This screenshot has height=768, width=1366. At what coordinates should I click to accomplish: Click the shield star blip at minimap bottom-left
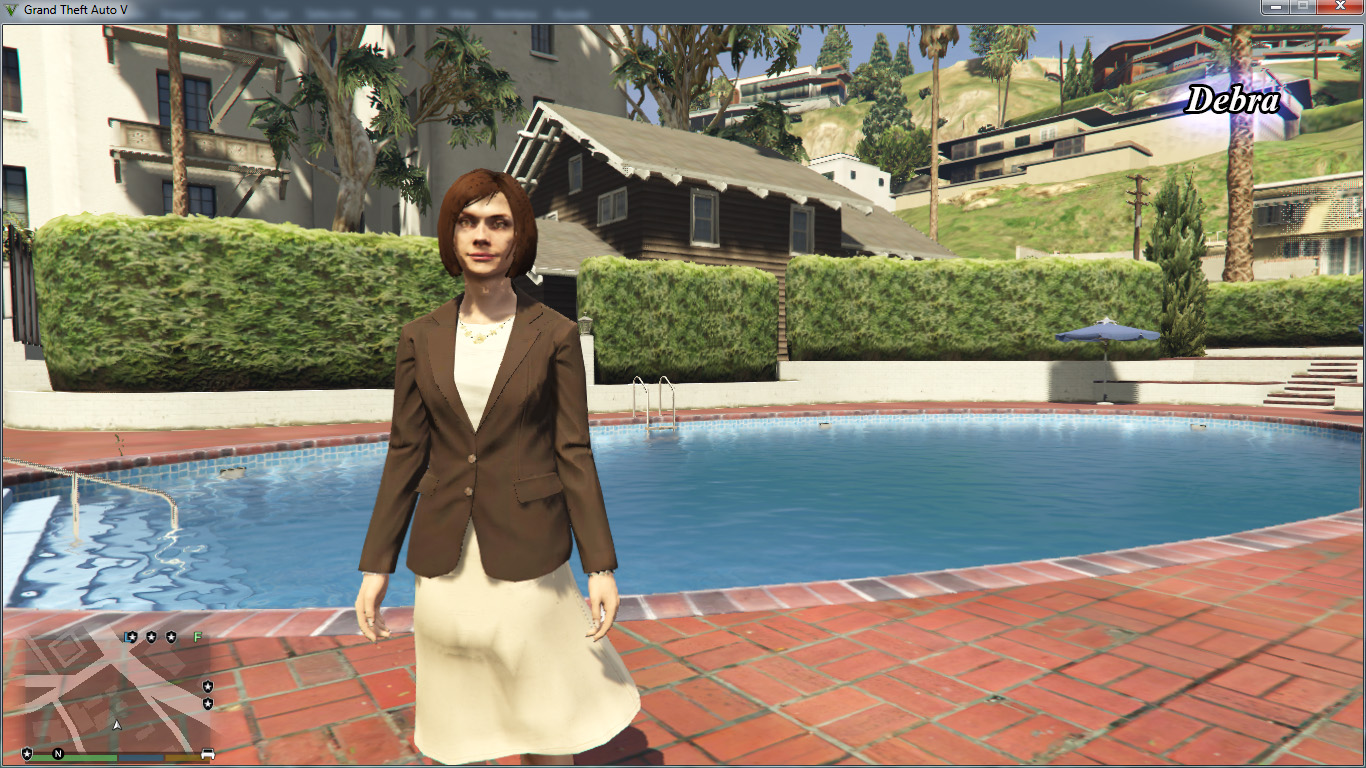[27, 753]
